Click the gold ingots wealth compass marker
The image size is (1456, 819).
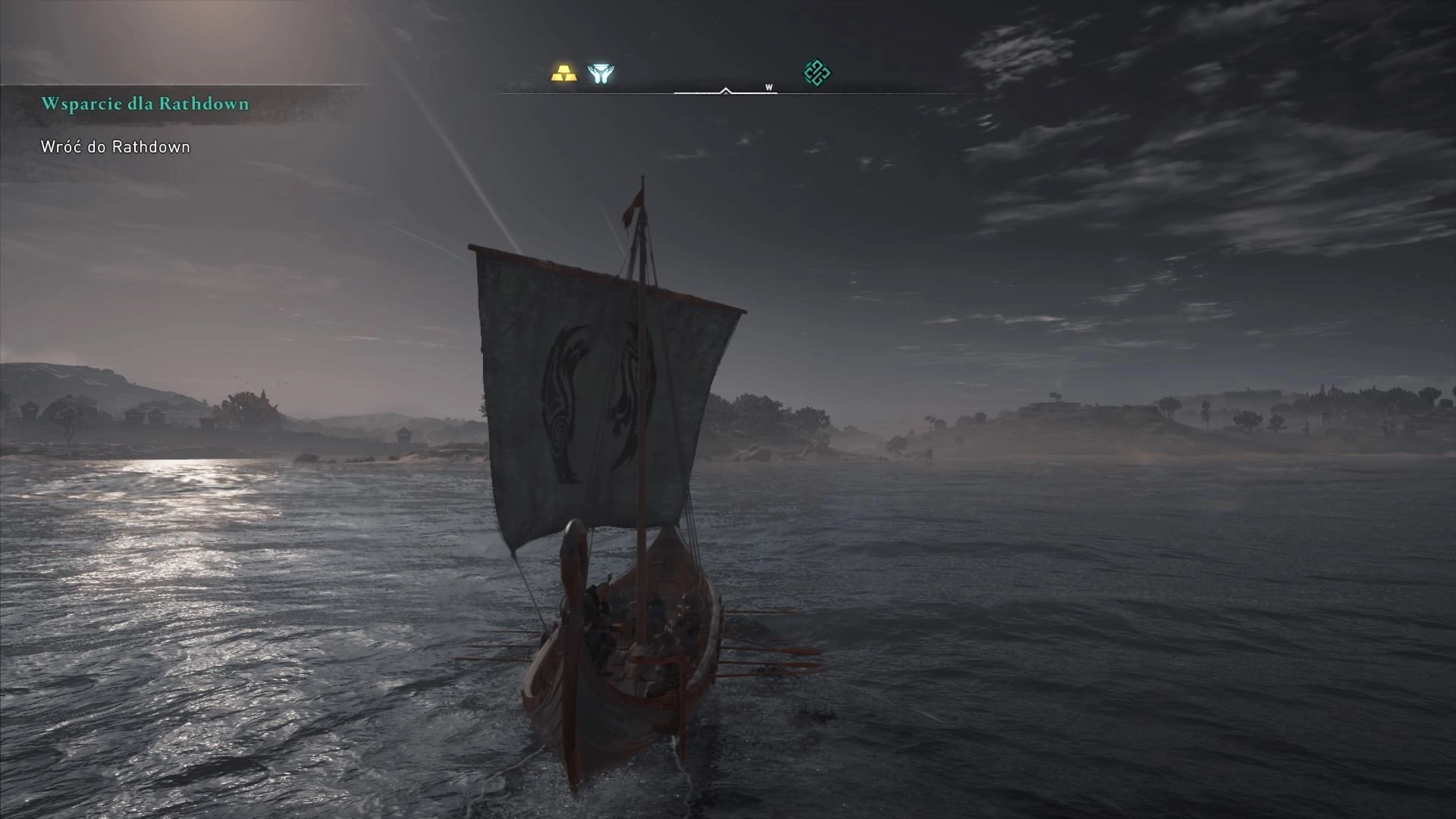tap(563, 74)
